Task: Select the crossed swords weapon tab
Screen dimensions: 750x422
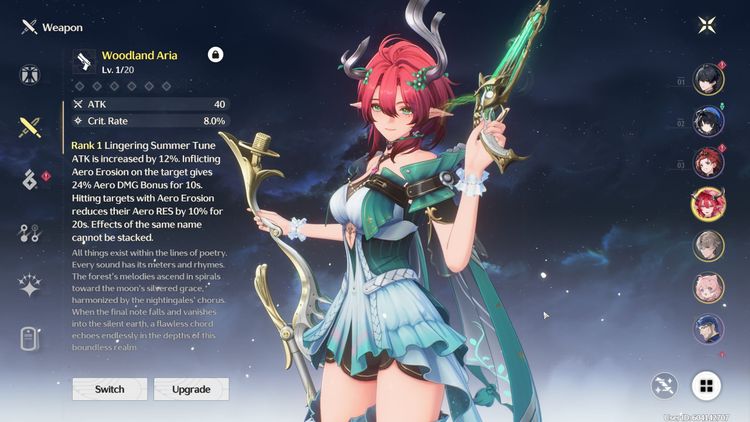Action: pyautogui.click(x=29, y=127)
